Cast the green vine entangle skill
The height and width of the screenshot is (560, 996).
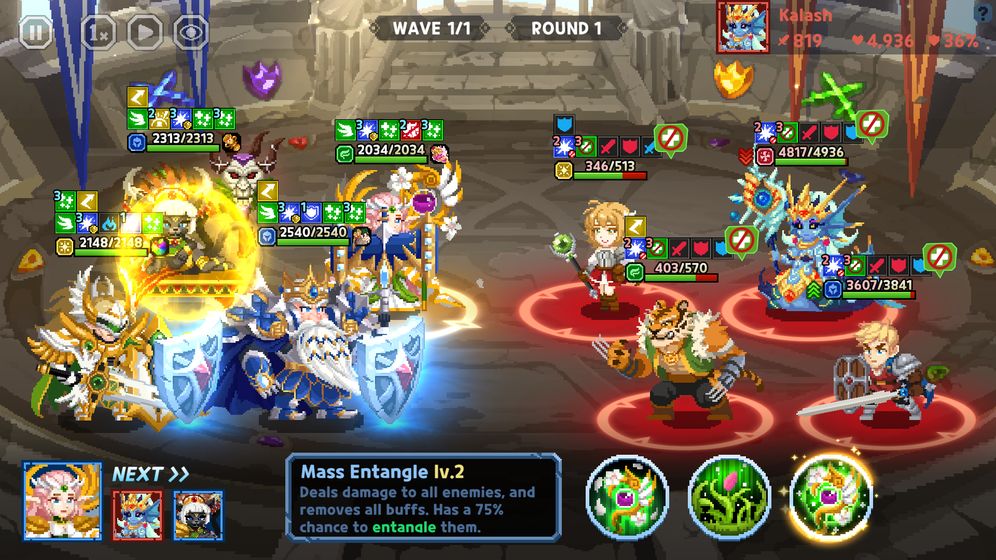point(729,496)
